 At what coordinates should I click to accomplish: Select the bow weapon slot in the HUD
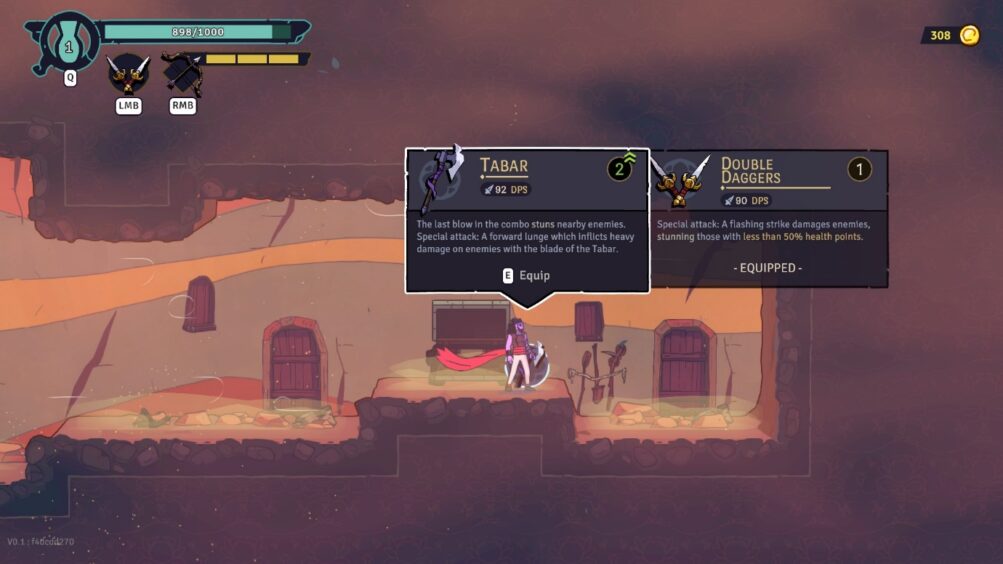pos(182,73)
